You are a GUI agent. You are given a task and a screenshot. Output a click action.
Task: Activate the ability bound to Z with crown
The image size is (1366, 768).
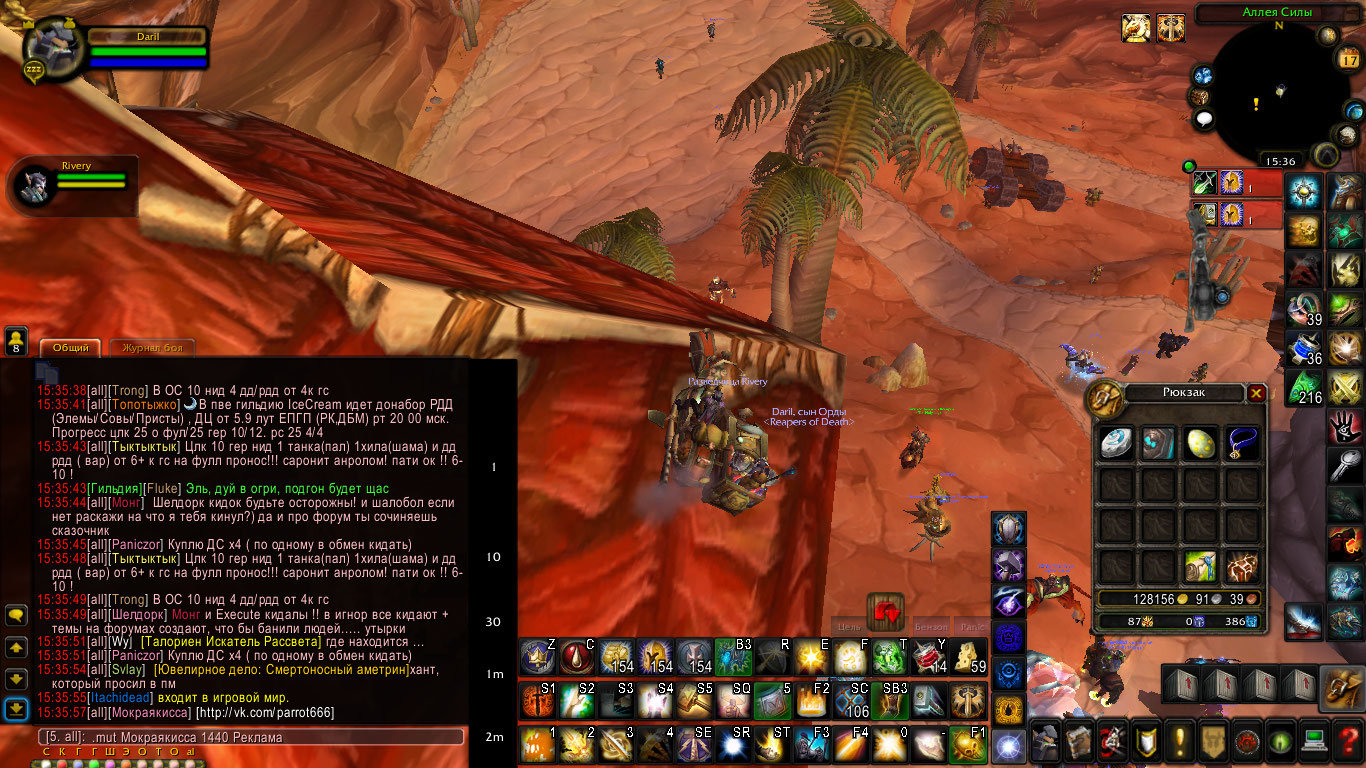coord(537,656)
